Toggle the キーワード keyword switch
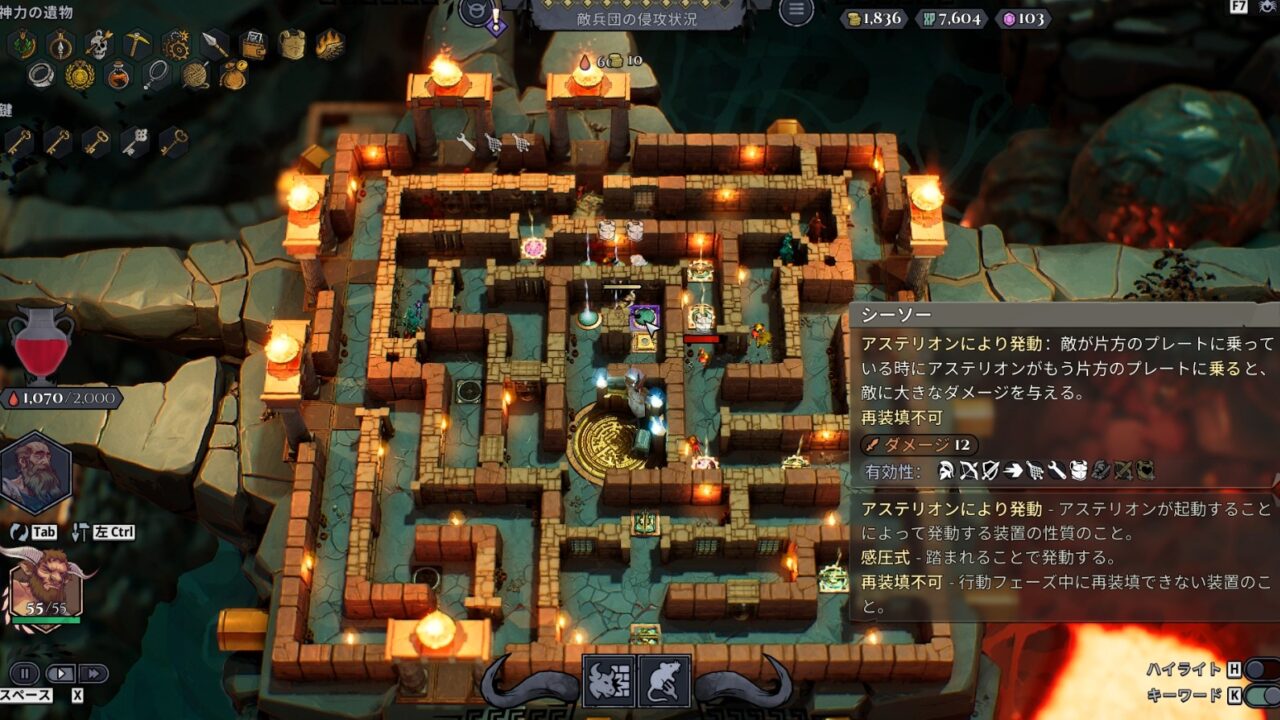The height and width of the screenshot is (720, 1280). pyautogui.click(x=1260, y=695)
